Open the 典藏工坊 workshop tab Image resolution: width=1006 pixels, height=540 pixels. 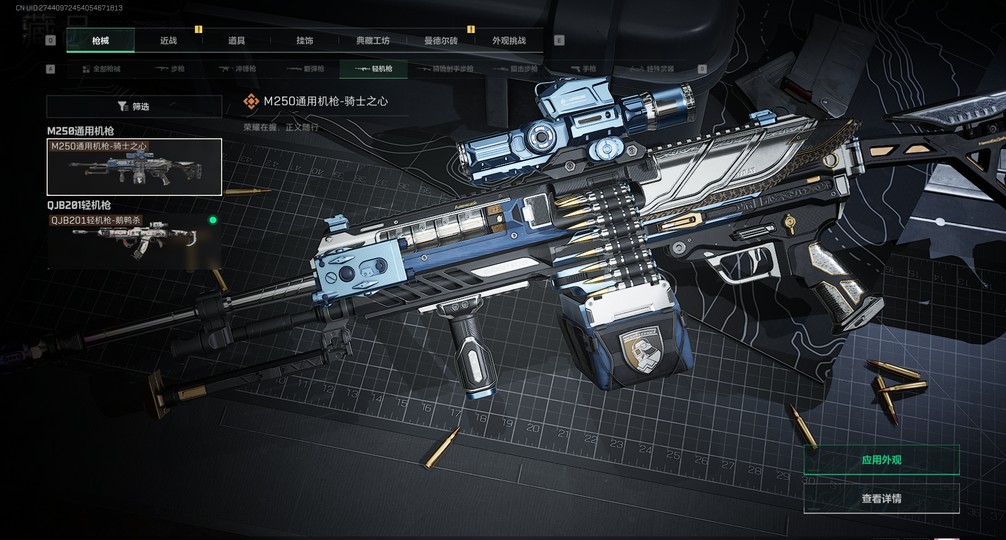point(373,41)
